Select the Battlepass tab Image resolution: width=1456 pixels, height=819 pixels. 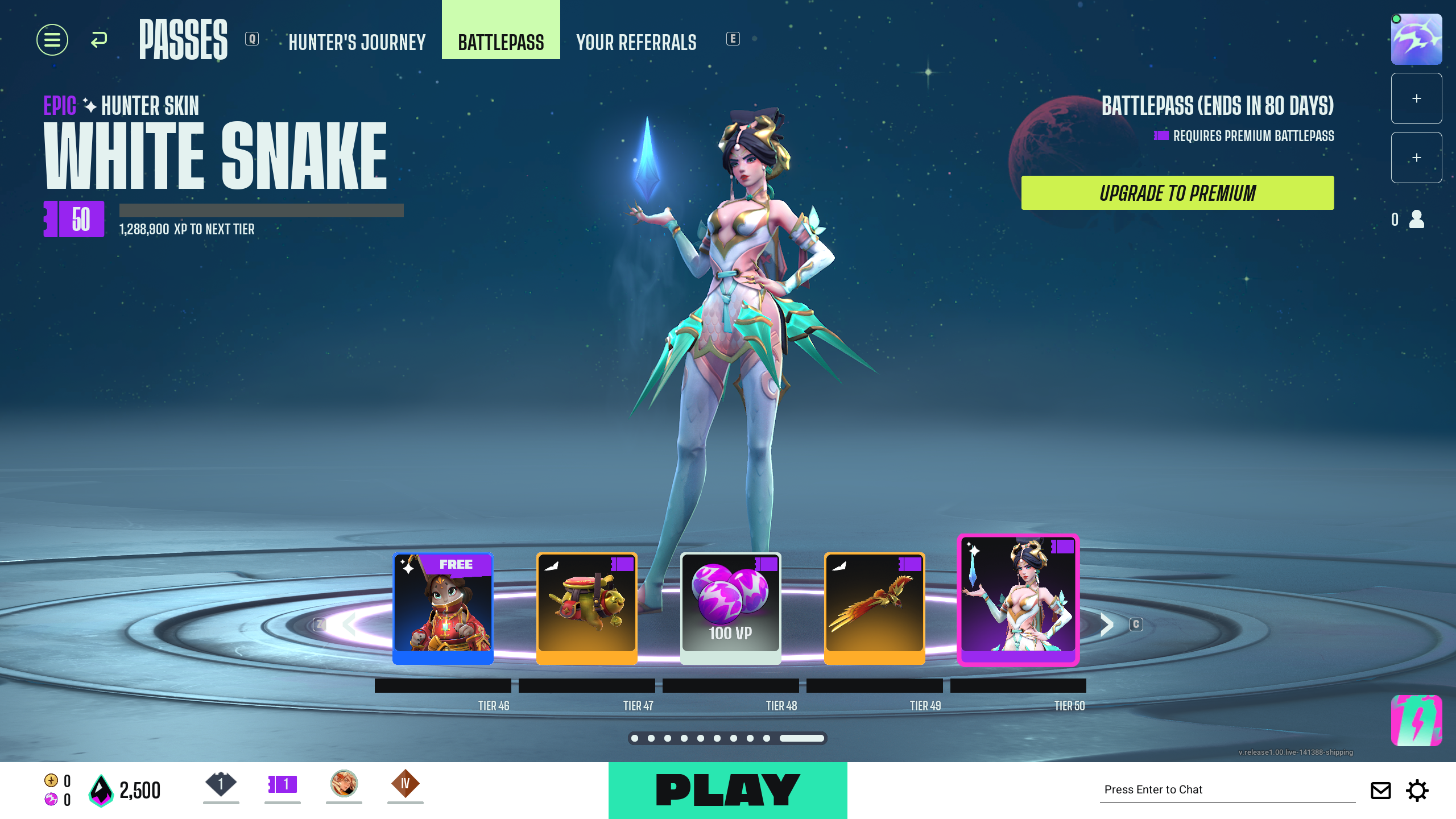500,41
